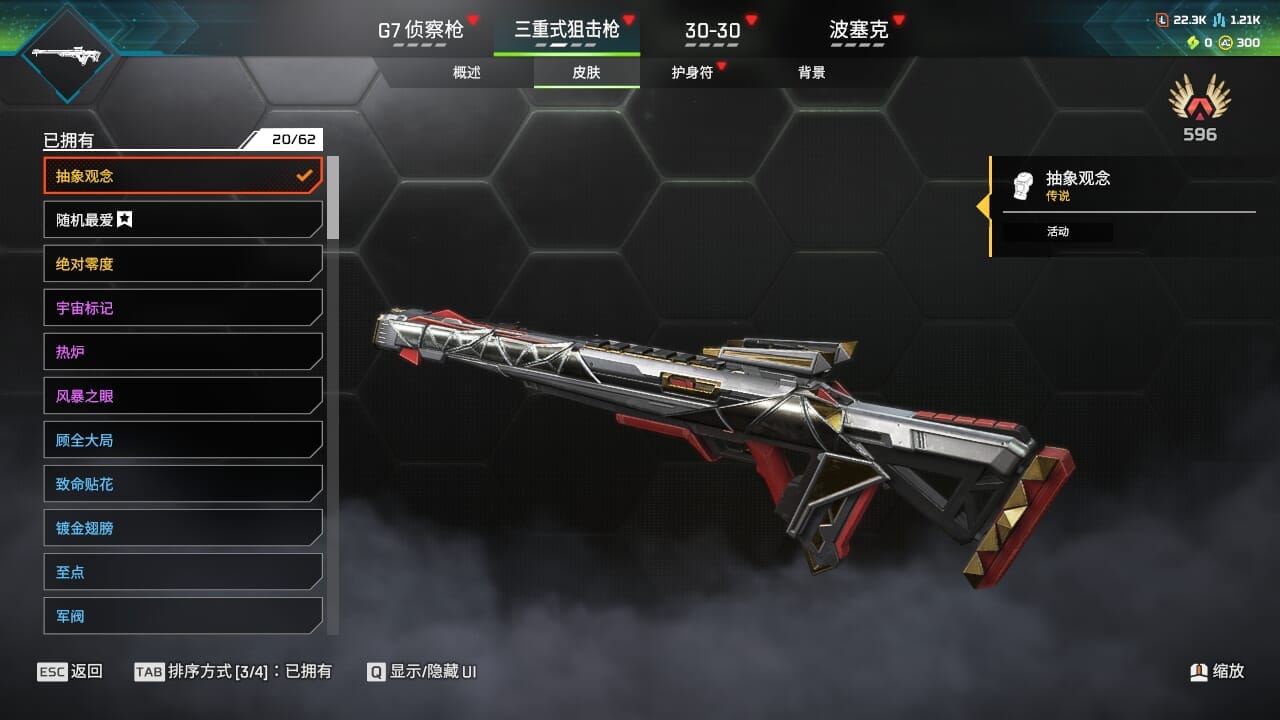Pick the 宇宙标记 skin
Viewport: 1280px width, 720px height.
pyautogui.click(x=183, y=308)
